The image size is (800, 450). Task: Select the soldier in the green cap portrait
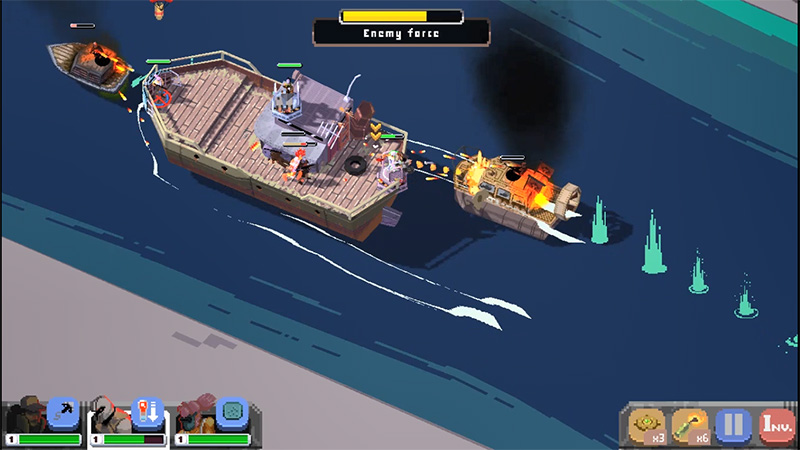(x=28, y=415)
